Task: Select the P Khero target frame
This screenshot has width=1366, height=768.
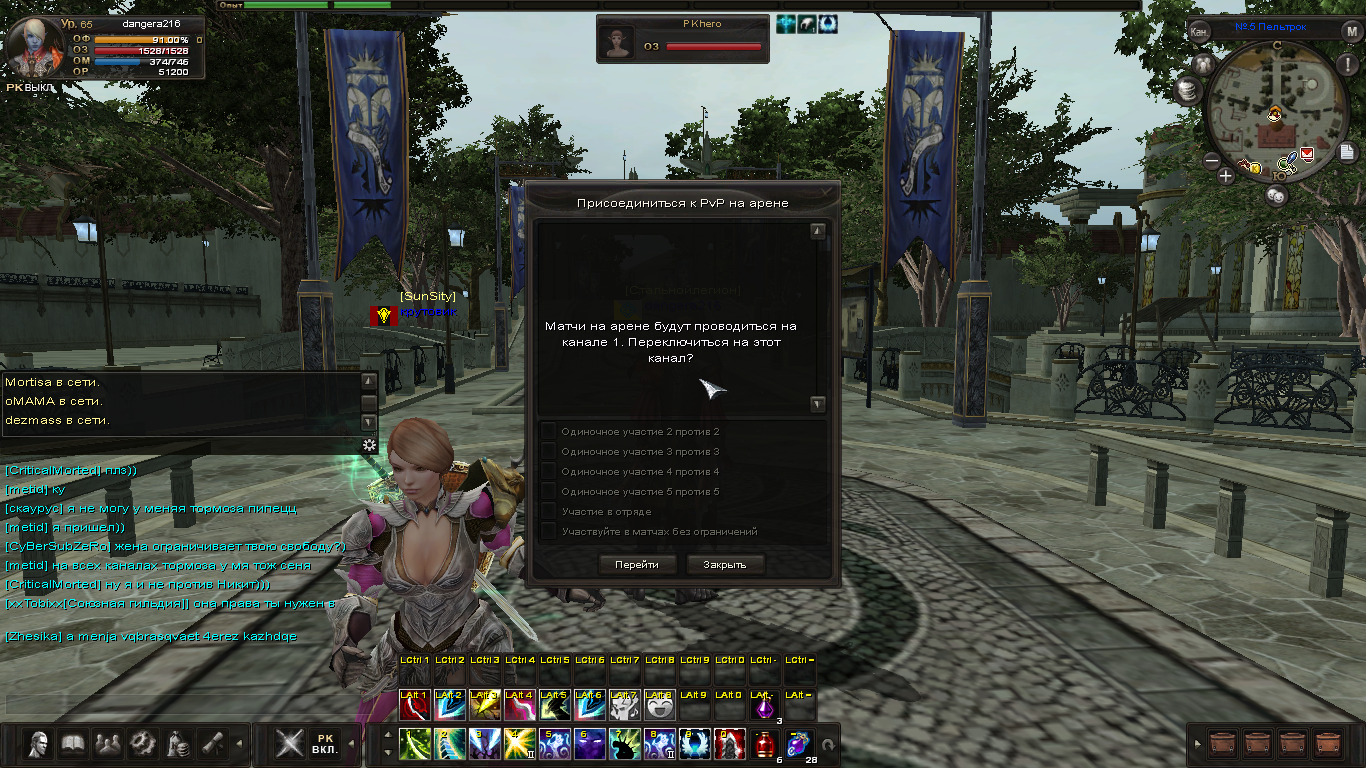Action: click(682, 39)
